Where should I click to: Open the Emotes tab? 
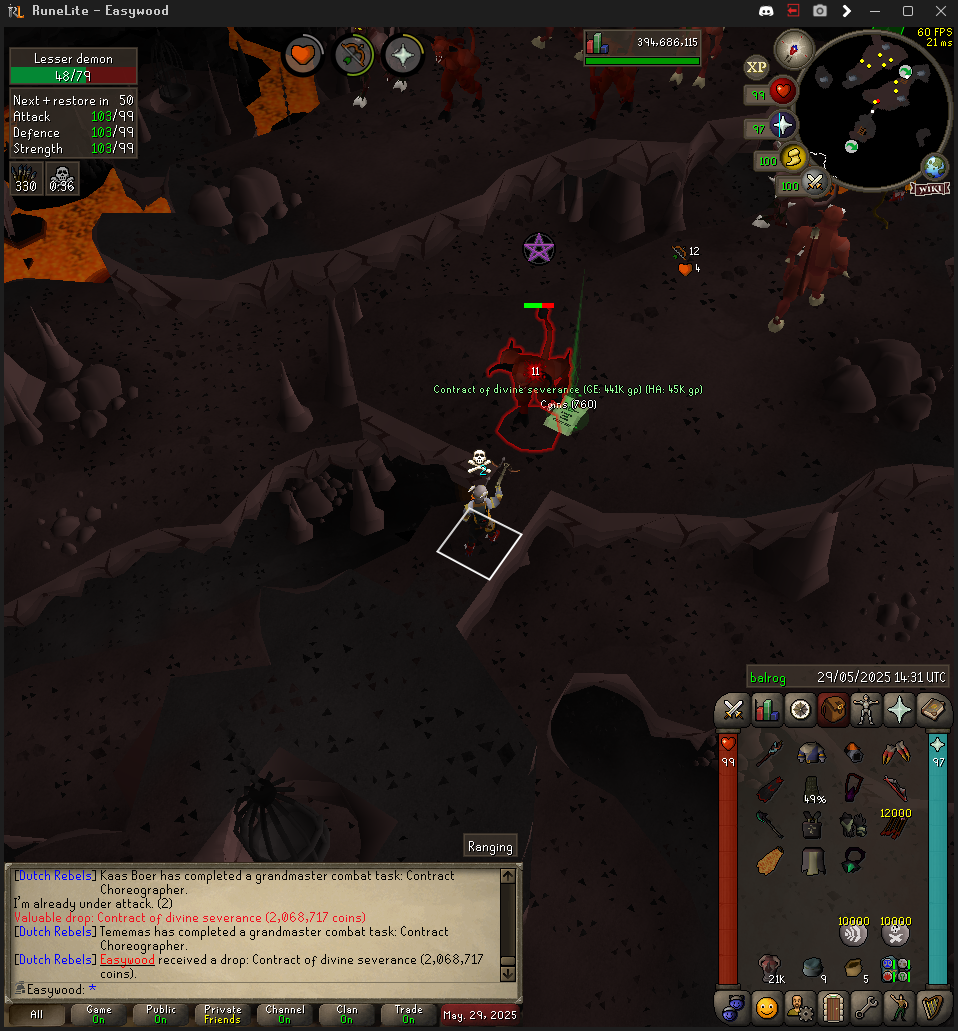(x=900, y=1005)
